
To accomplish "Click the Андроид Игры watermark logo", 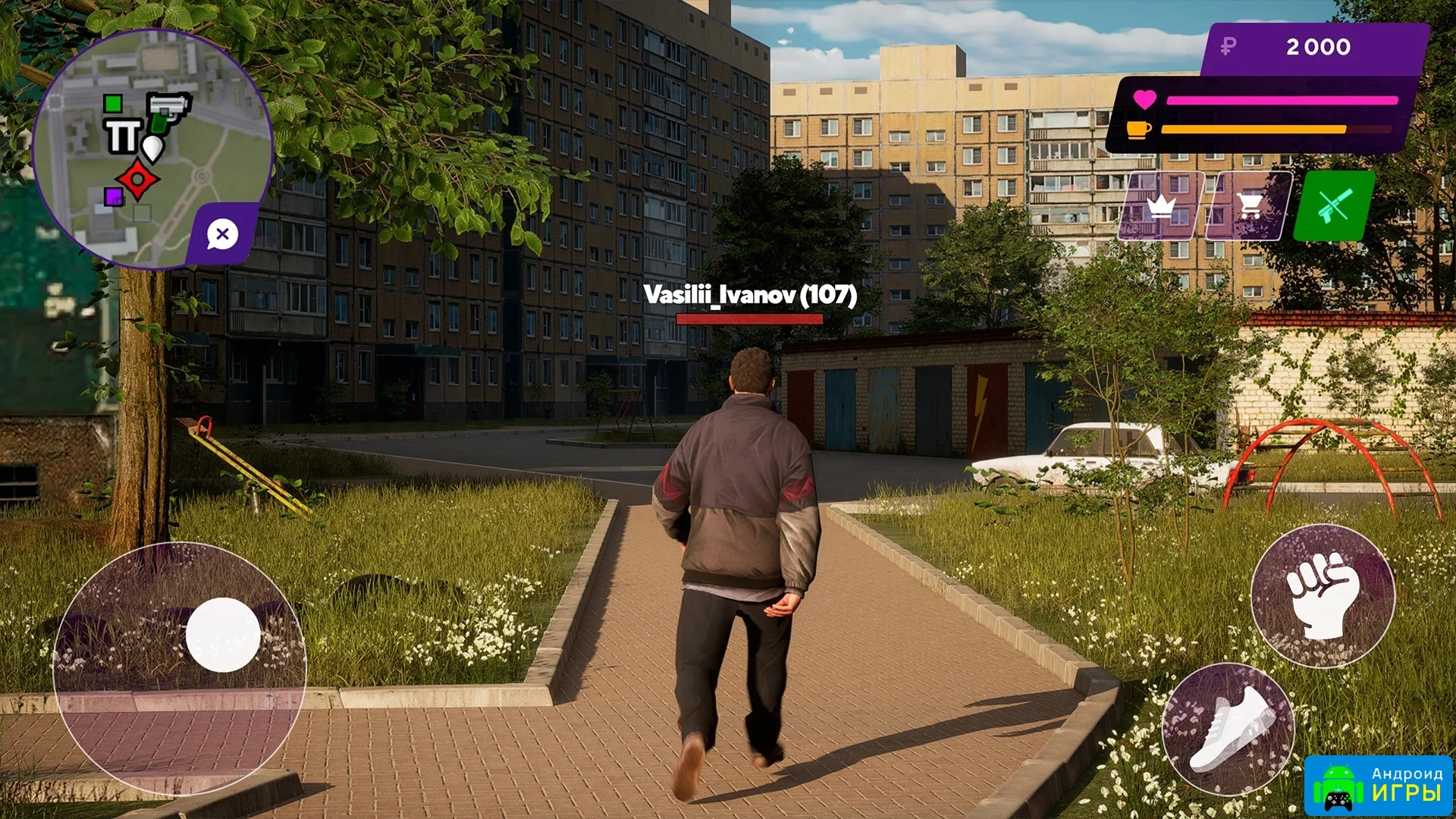I will 1379,785.
